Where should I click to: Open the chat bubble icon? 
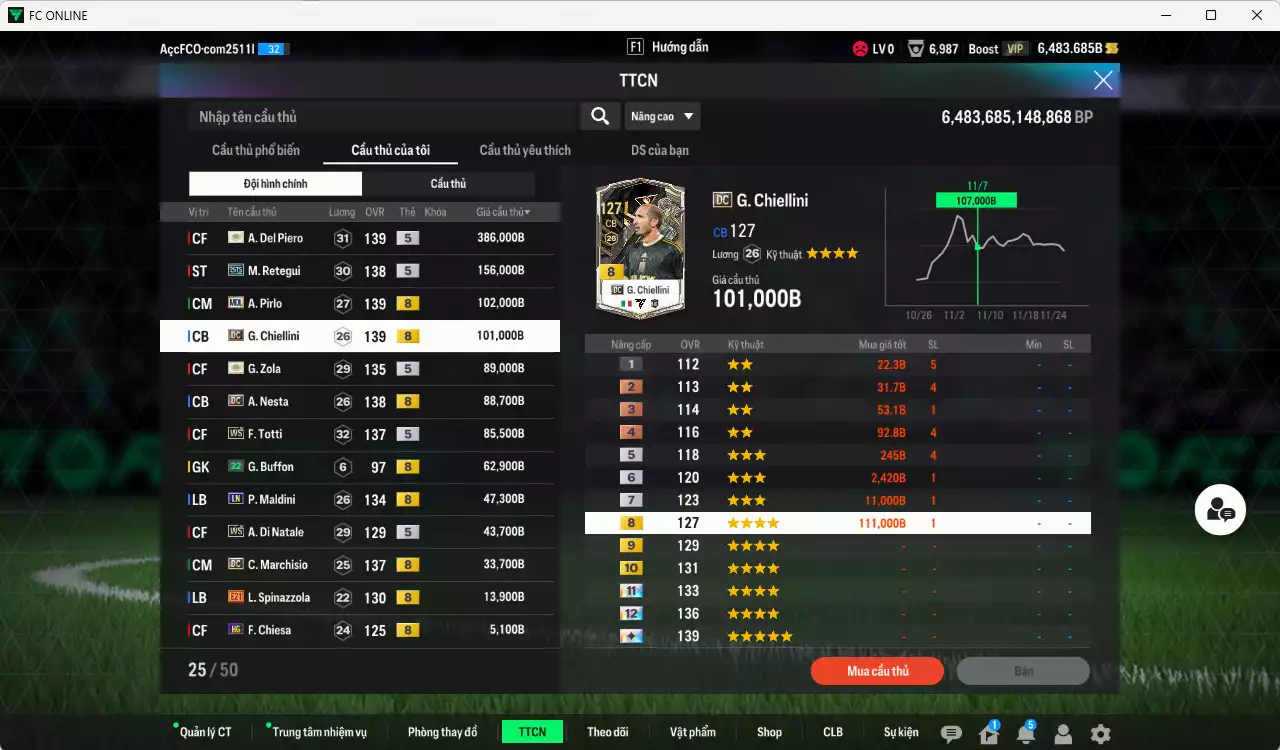(x=949, y=733)
